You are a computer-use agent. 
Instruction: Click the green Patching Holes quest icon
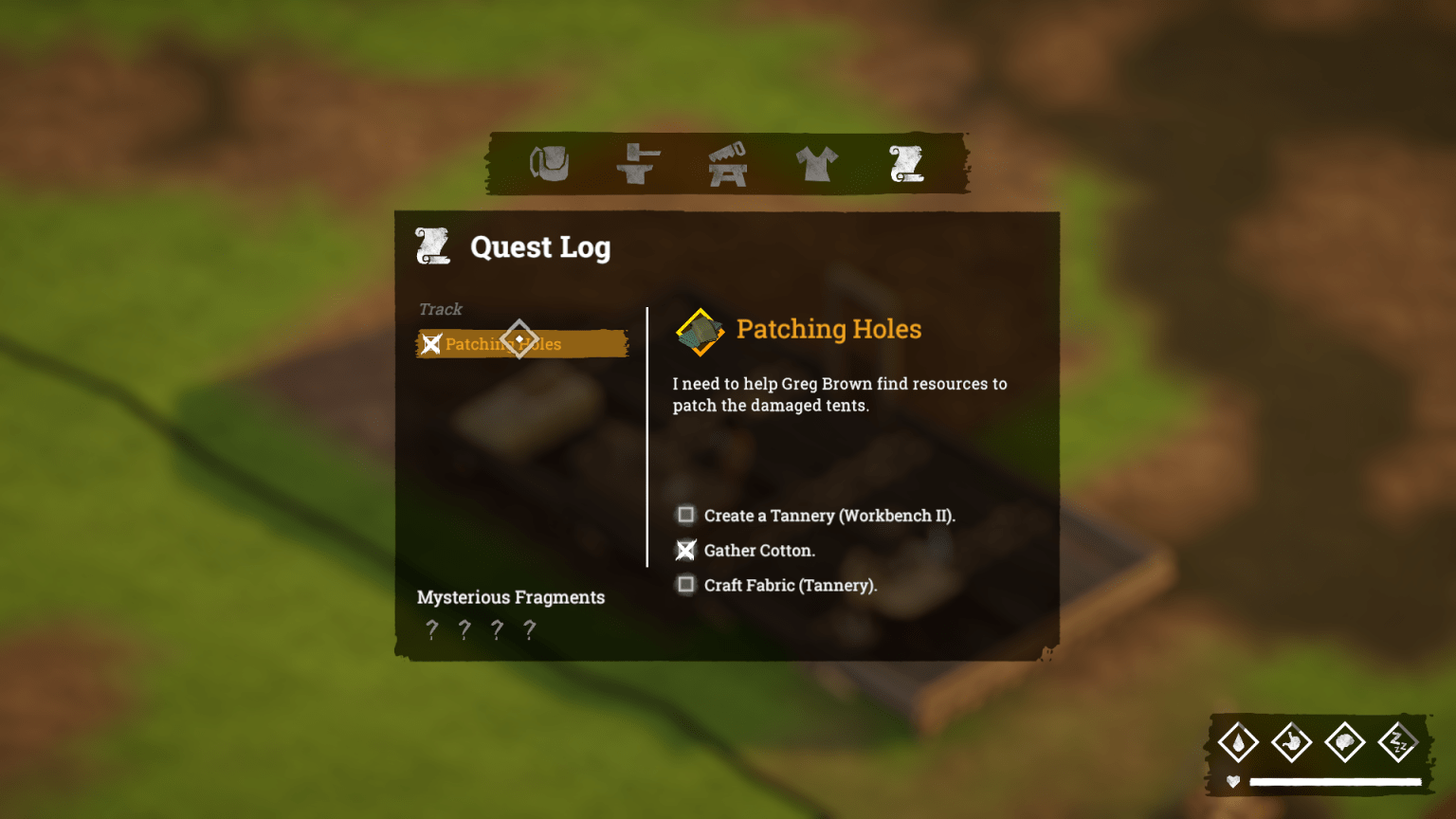[699, 331]
